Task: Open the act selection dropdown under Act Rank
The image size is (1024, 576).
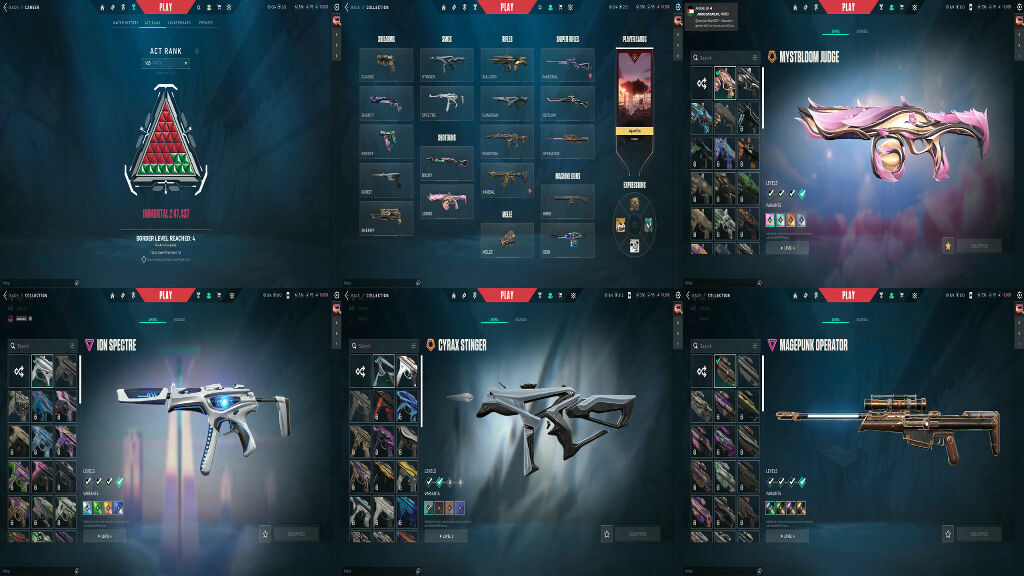Action: [165, 63]
